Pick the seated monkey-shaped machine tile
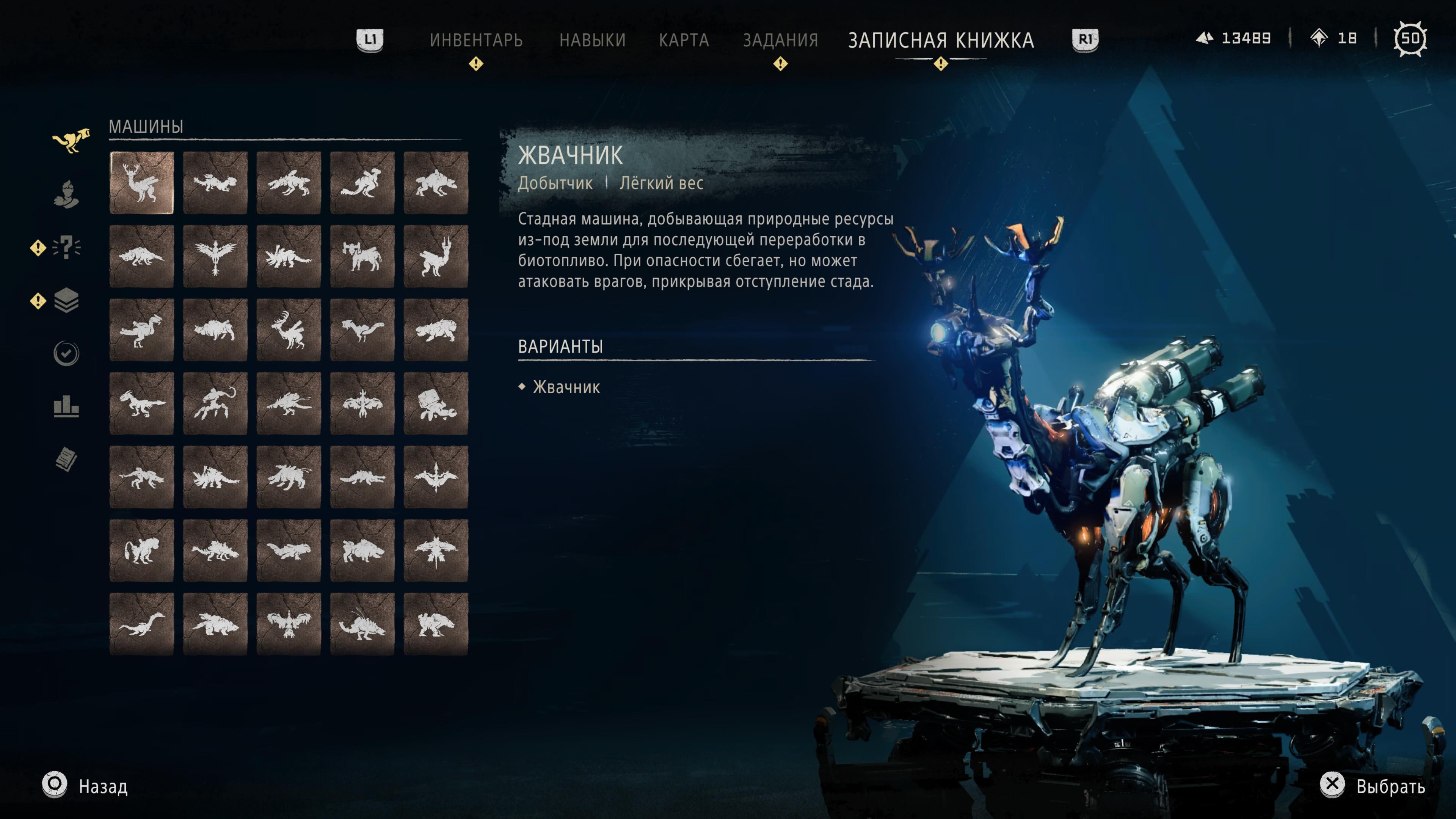The height and width of the screenshot is (819, 1456). (x=142, y=551)
